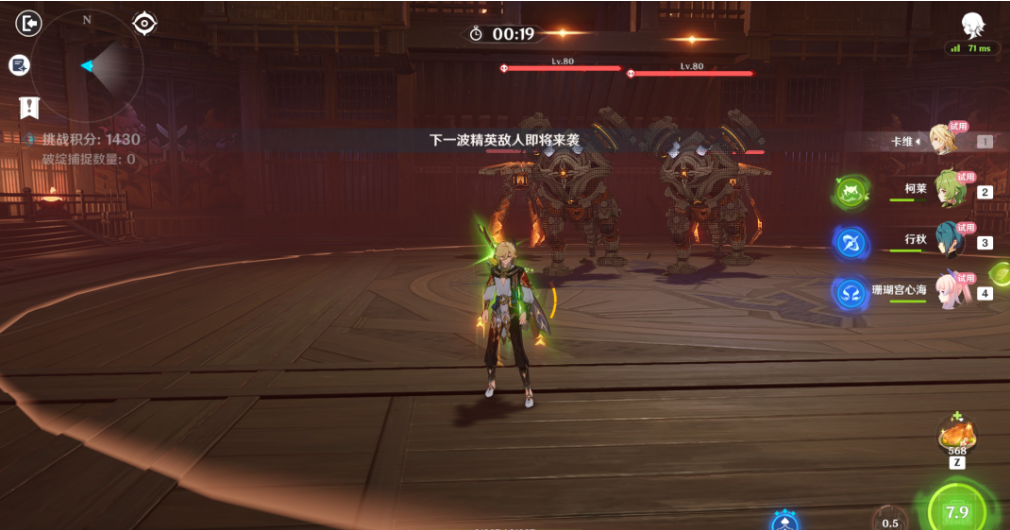Click the green leaf icon at right edge

click(999, 273)
